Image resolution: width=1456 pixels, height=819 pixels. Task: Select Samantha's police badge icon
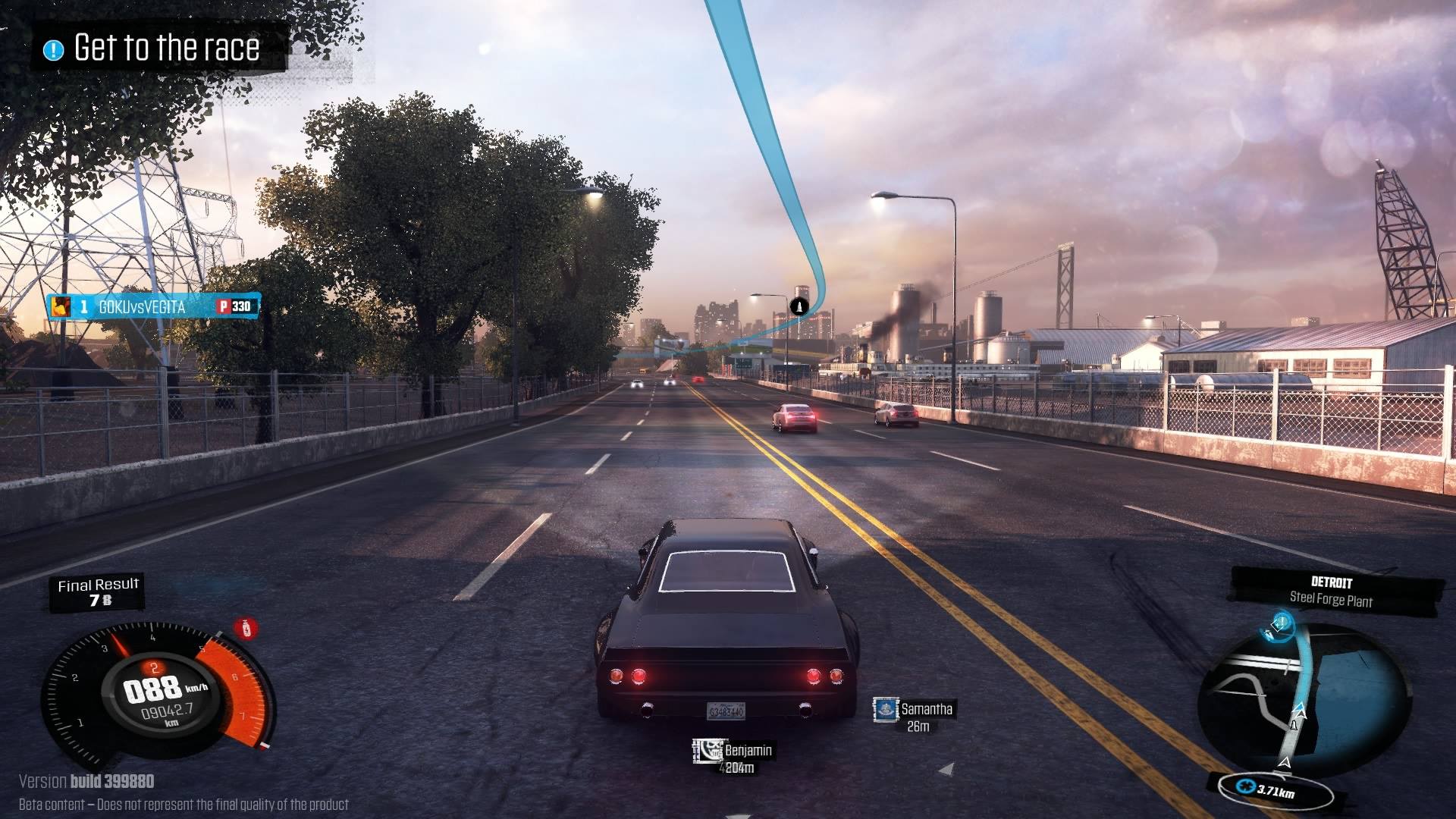pos(886,711)
